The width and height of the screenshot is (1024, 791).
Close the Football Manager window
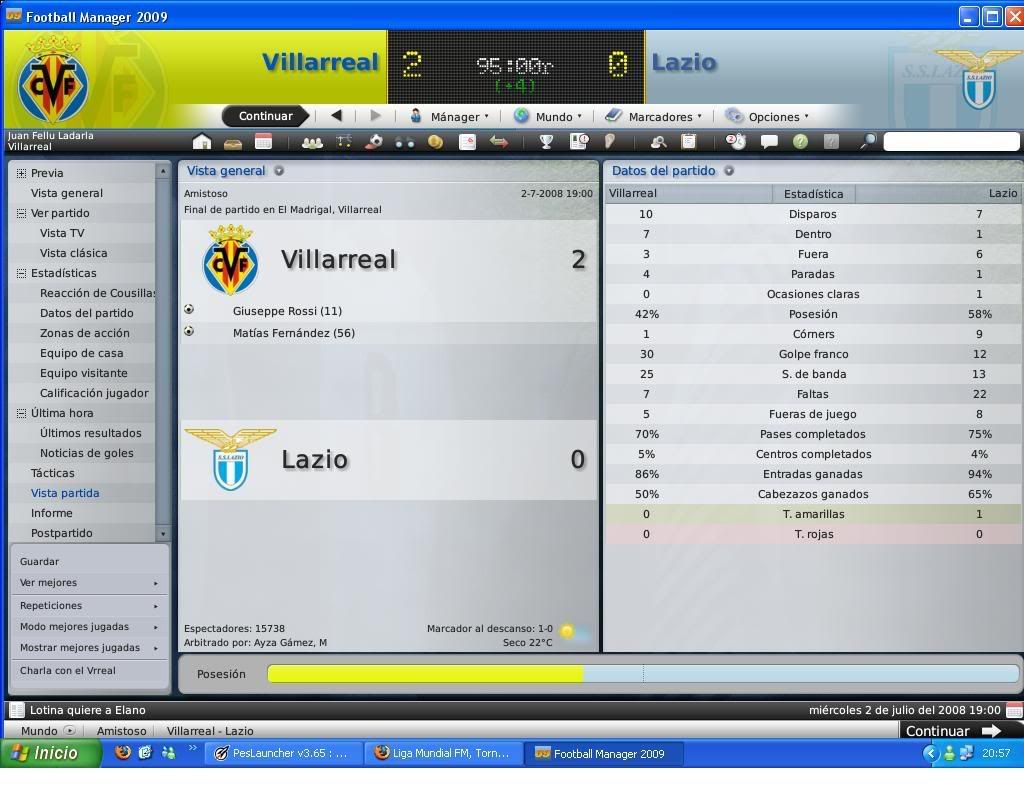[1012, 16]
